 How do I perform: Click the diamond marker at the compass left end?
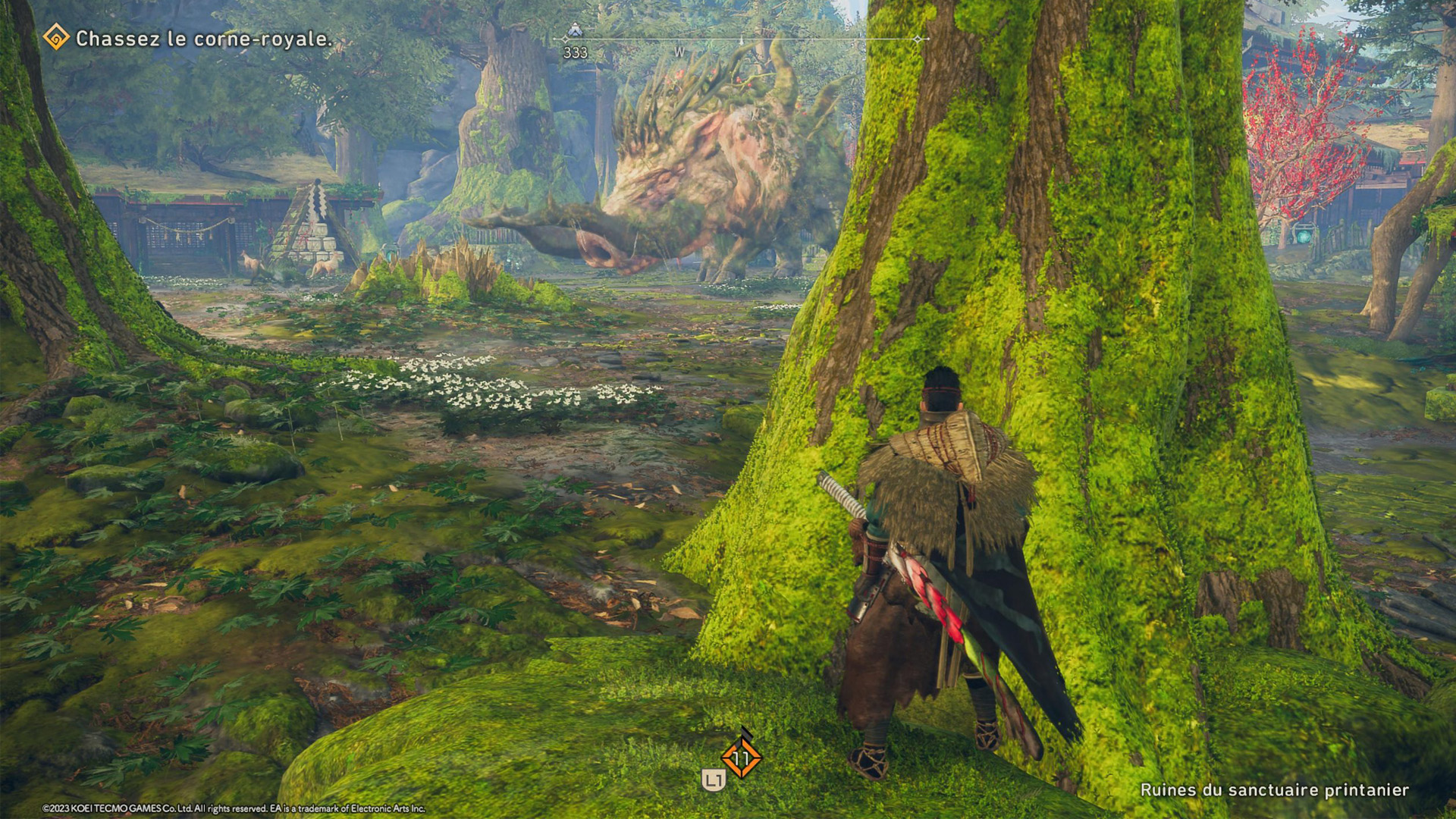pos(563,39)
